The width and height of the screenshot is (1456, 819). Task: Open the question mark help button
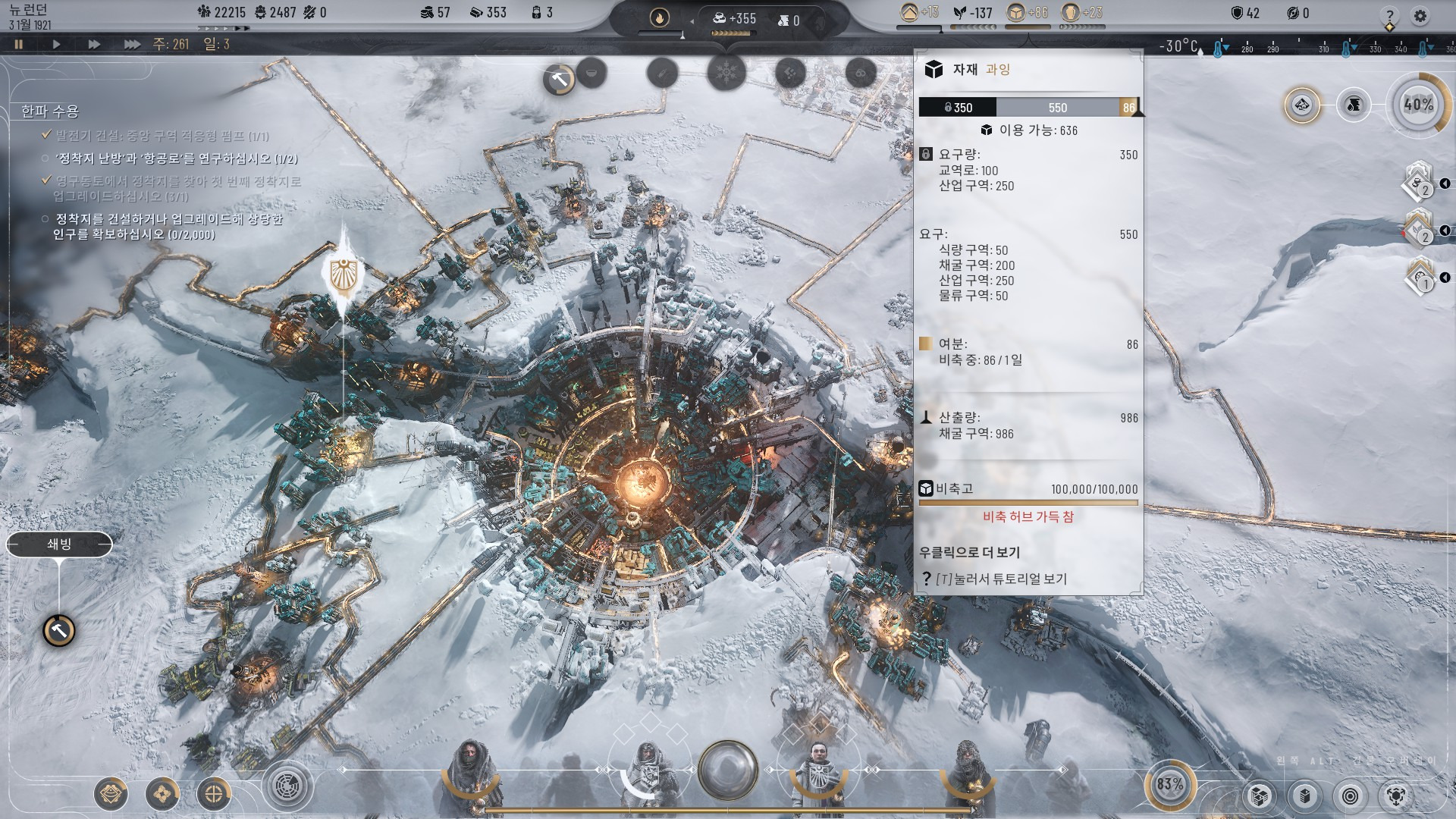pos(1389,15)
